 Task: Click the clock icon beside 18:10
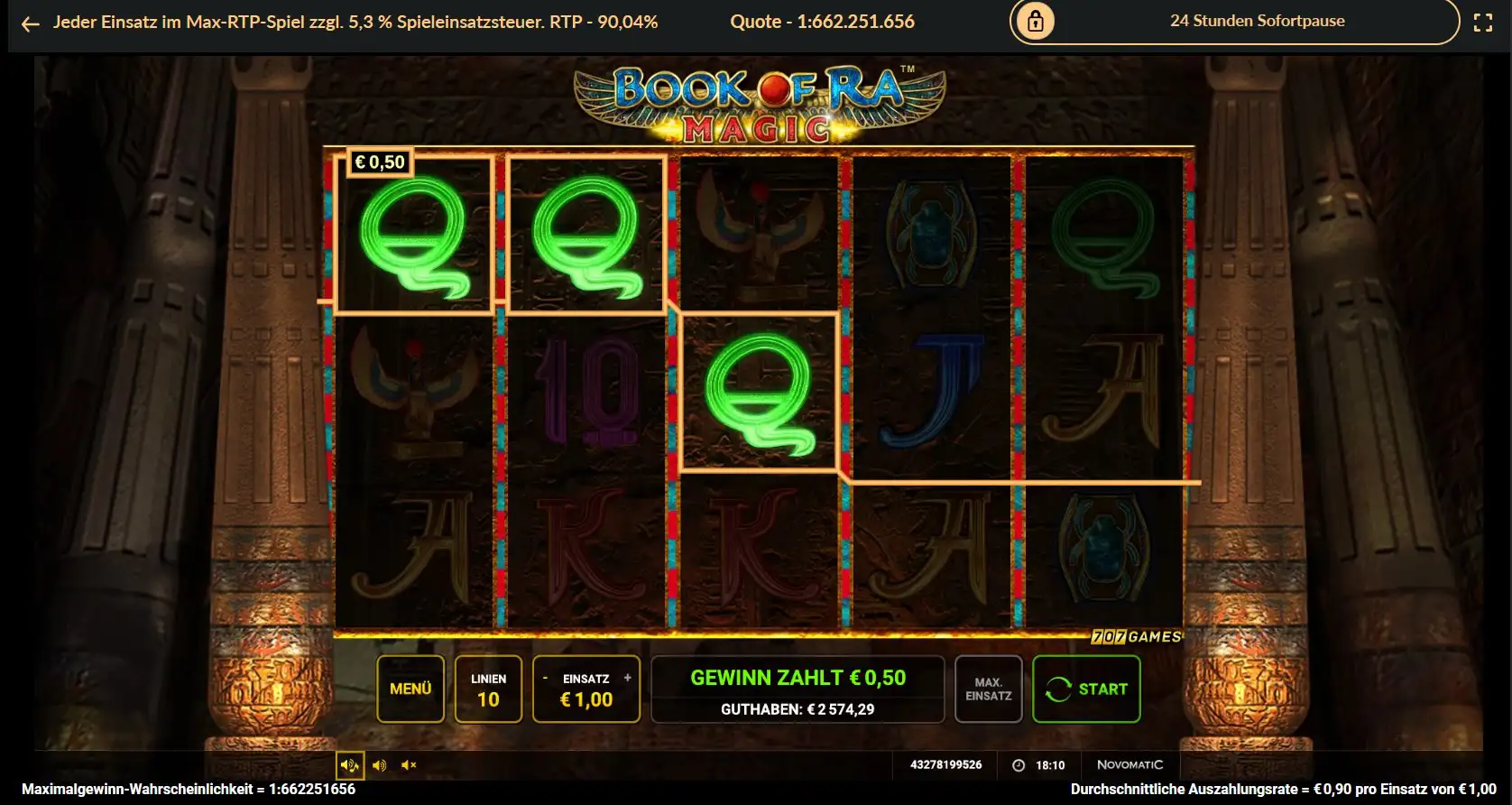(1019, 764)
